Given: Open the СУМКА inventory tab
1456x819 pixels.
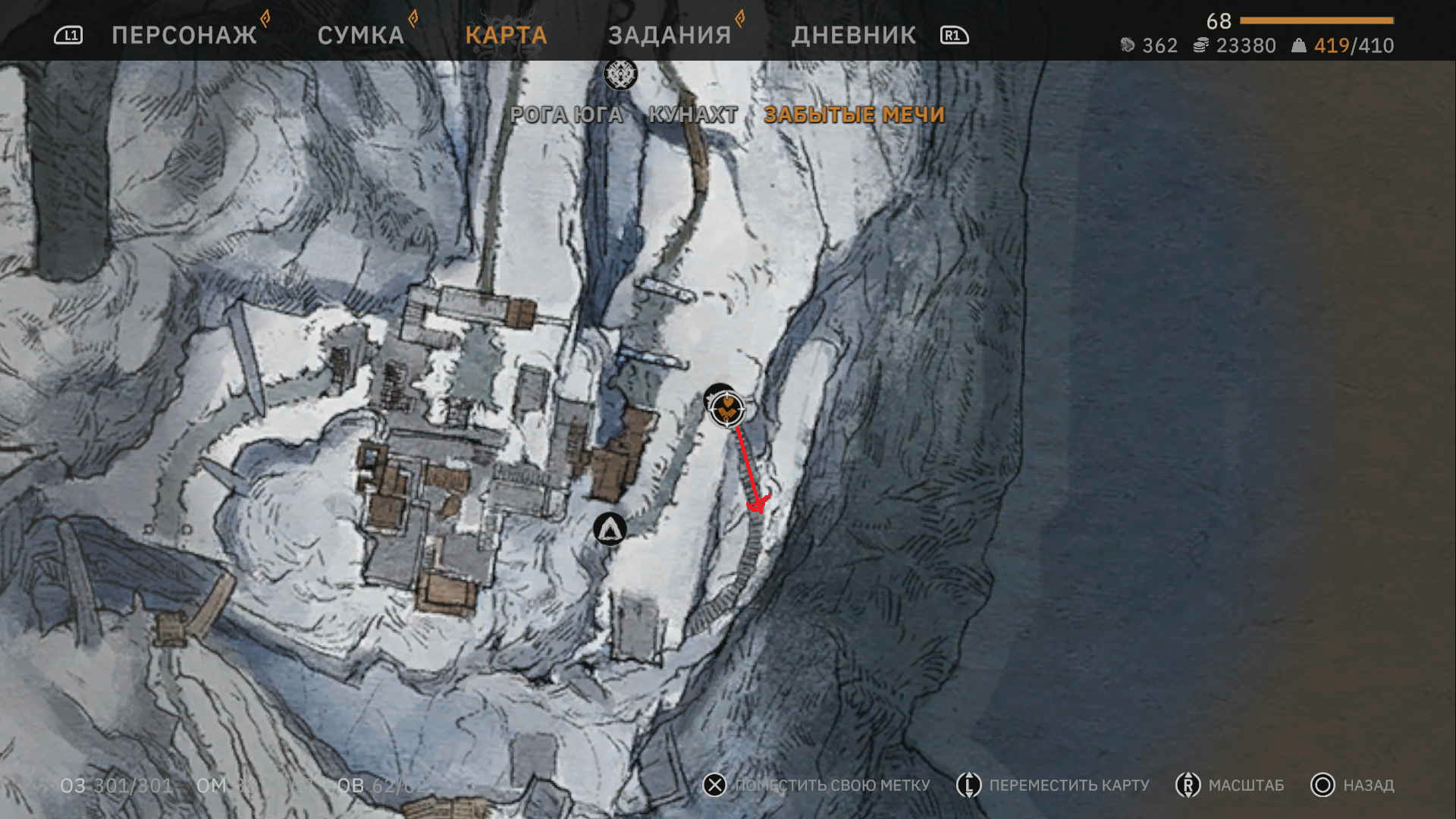Looking at the screenshot, I should coord(361,35).
